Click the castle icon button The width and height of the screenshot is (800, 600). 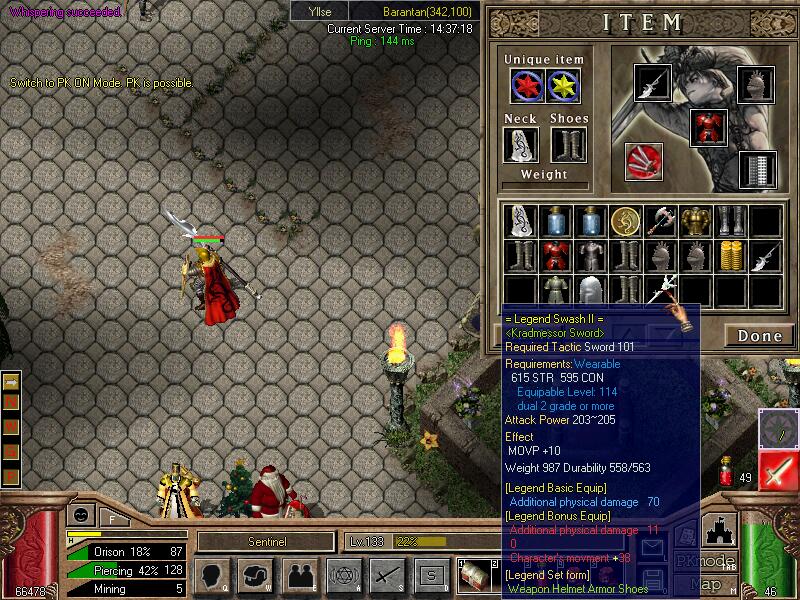click(x=722, y=527)
